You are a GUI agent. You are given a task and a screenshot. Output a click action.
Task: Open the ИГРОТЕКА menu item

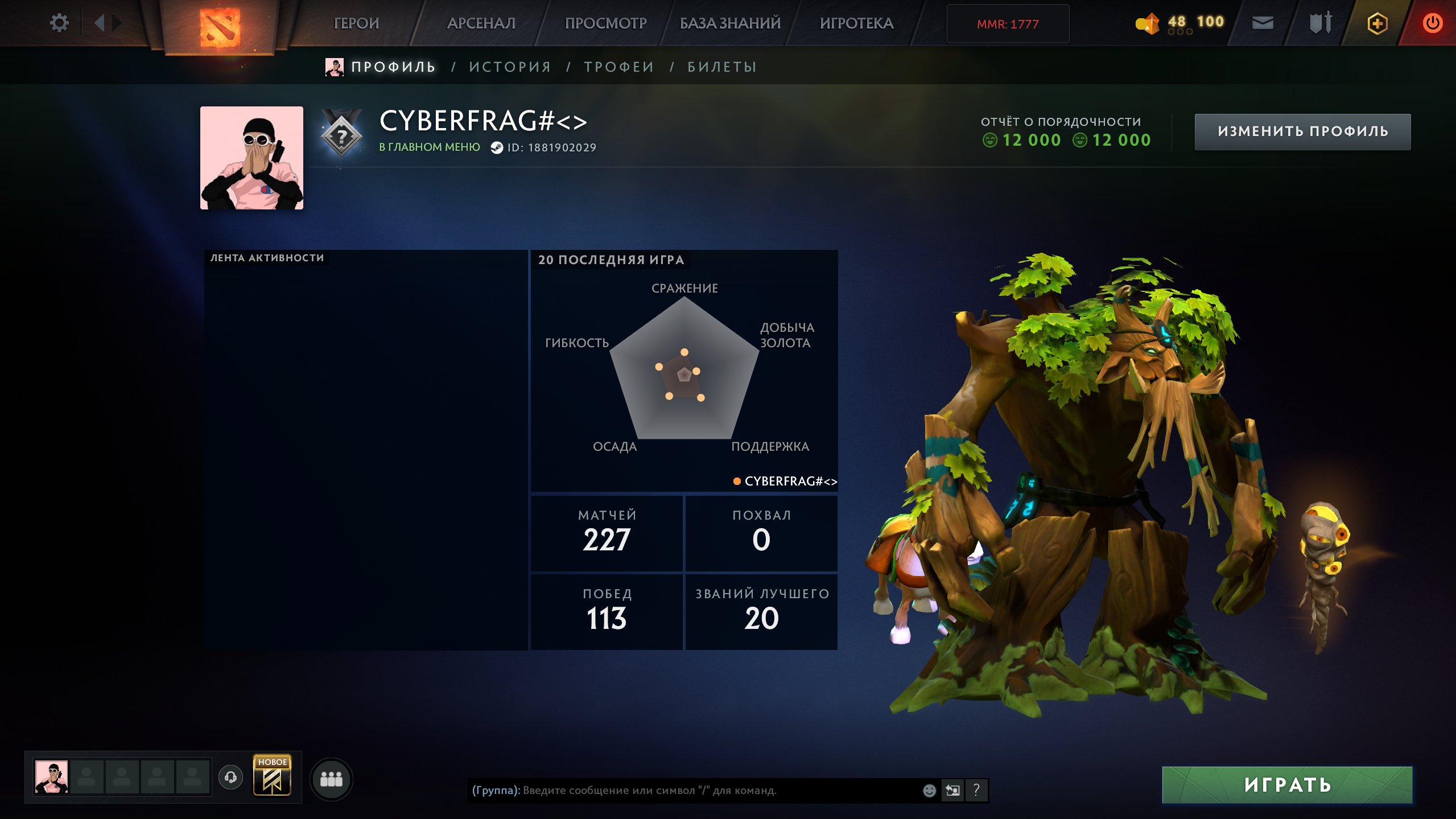(857, 23)
